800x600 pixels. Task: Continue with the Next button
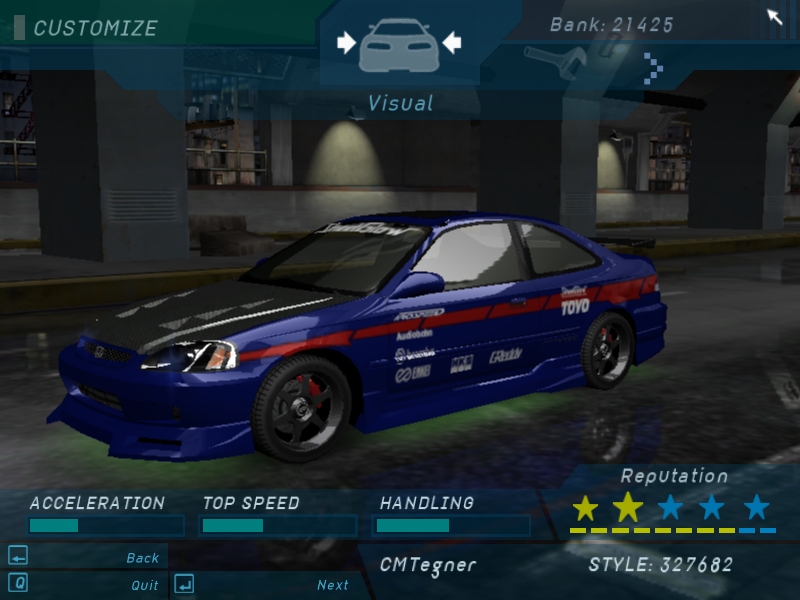[x=333, y=585]
